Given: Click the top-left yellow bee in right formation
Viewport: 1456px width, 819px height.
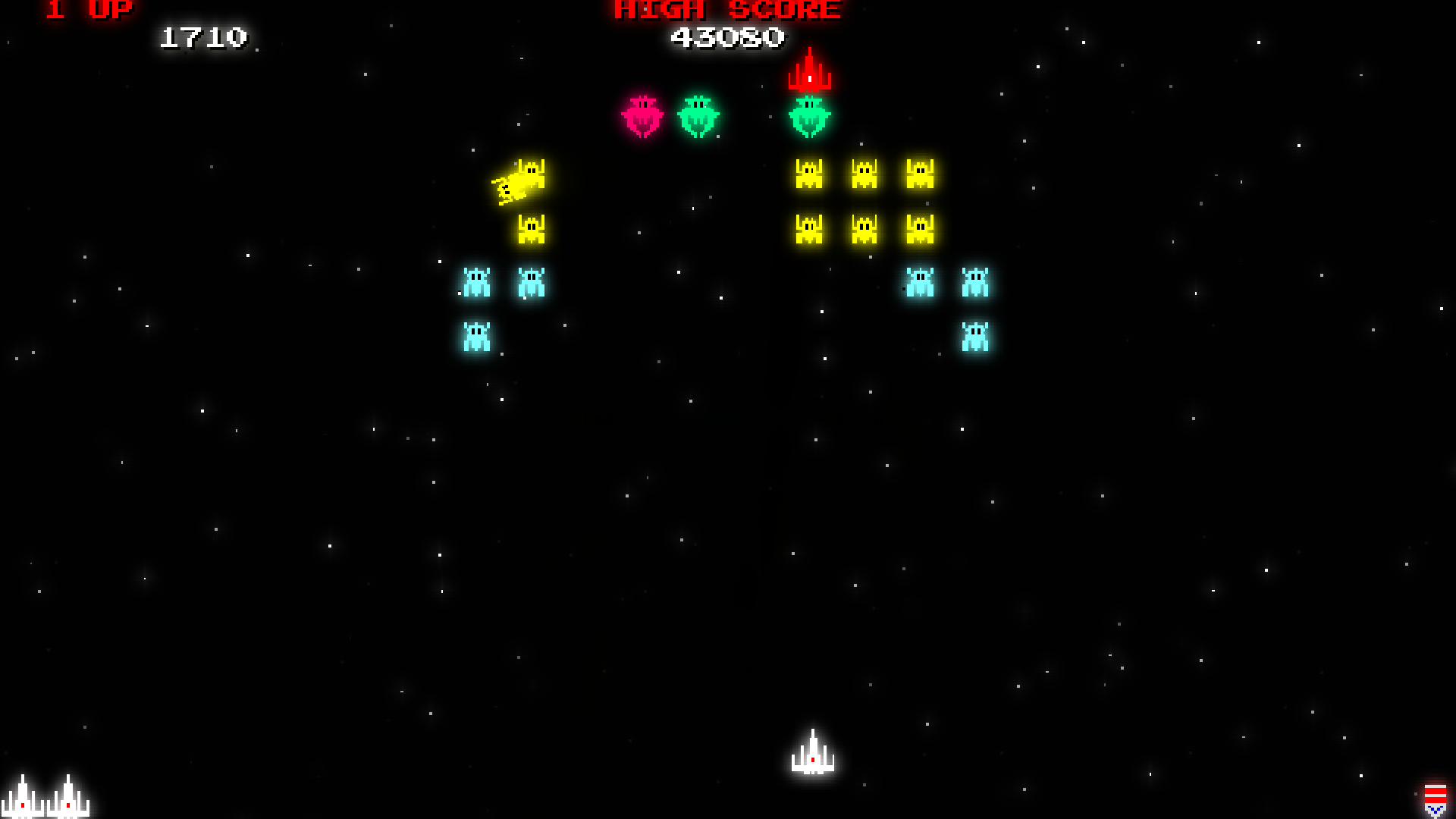Looking at the screenshot, I should [808, 174].
